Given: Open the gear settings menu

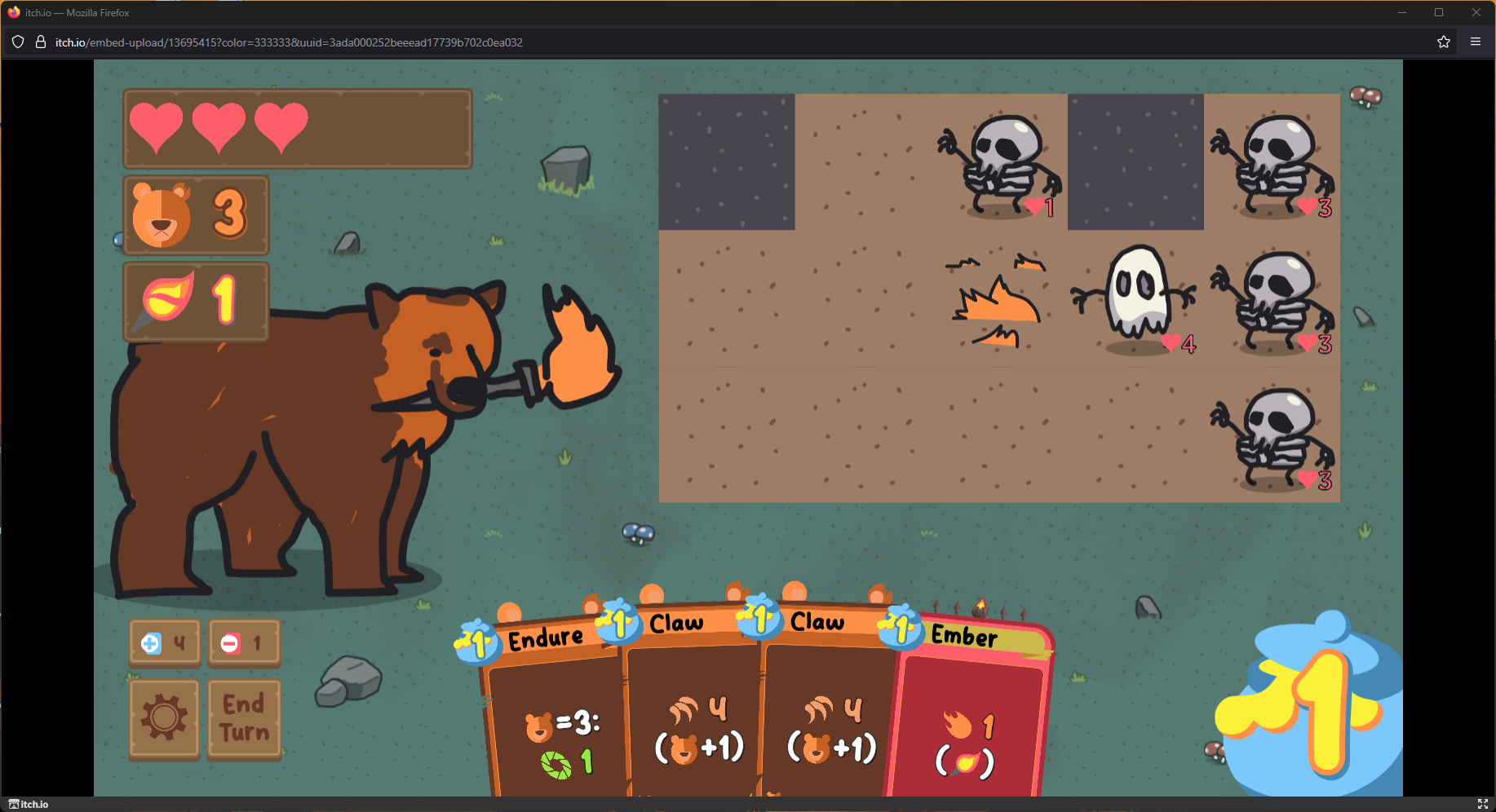Looking at the screenshot, I should (164, 718).
